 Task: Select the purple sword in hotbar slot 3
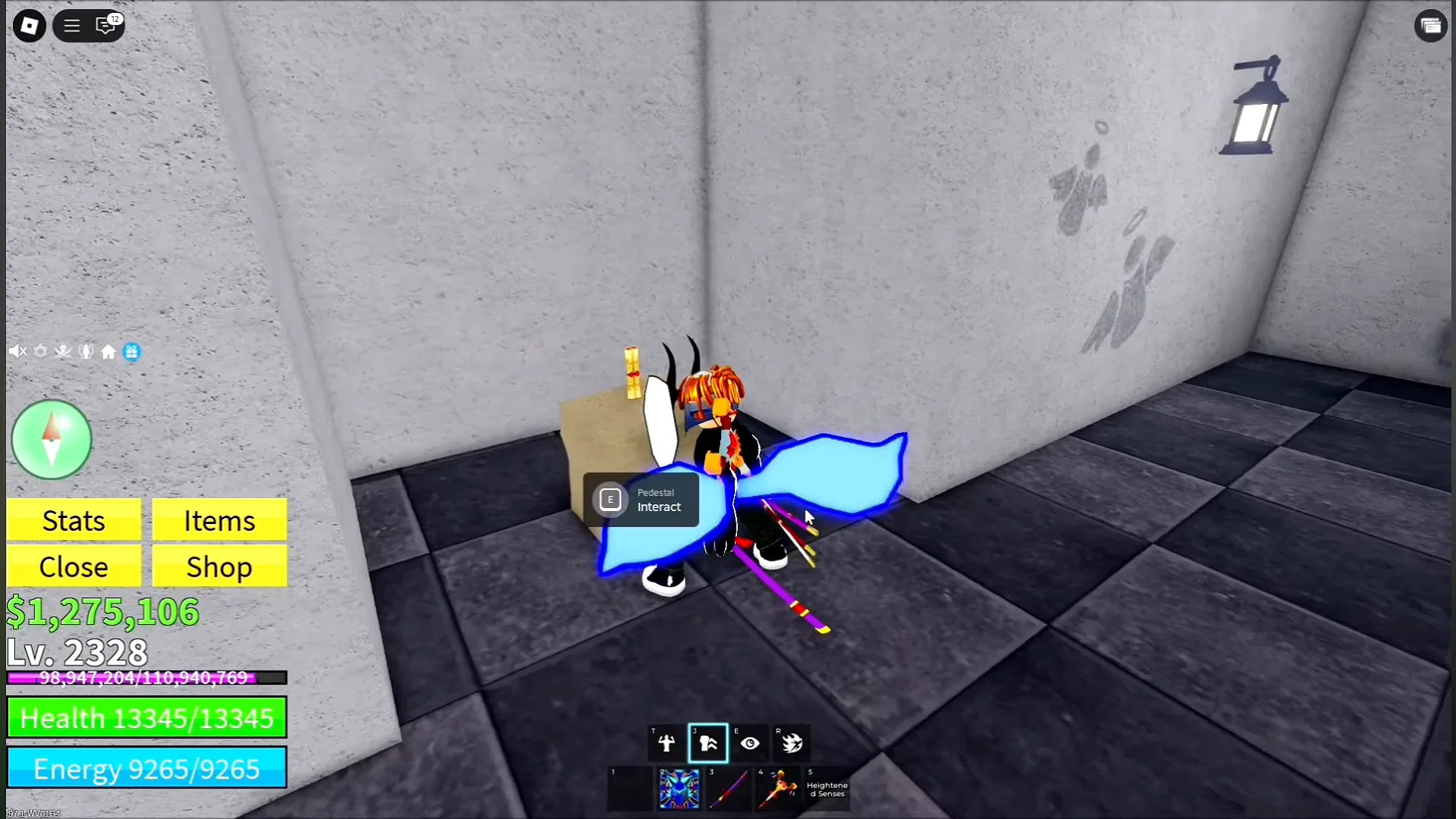(x=728, y=789)
